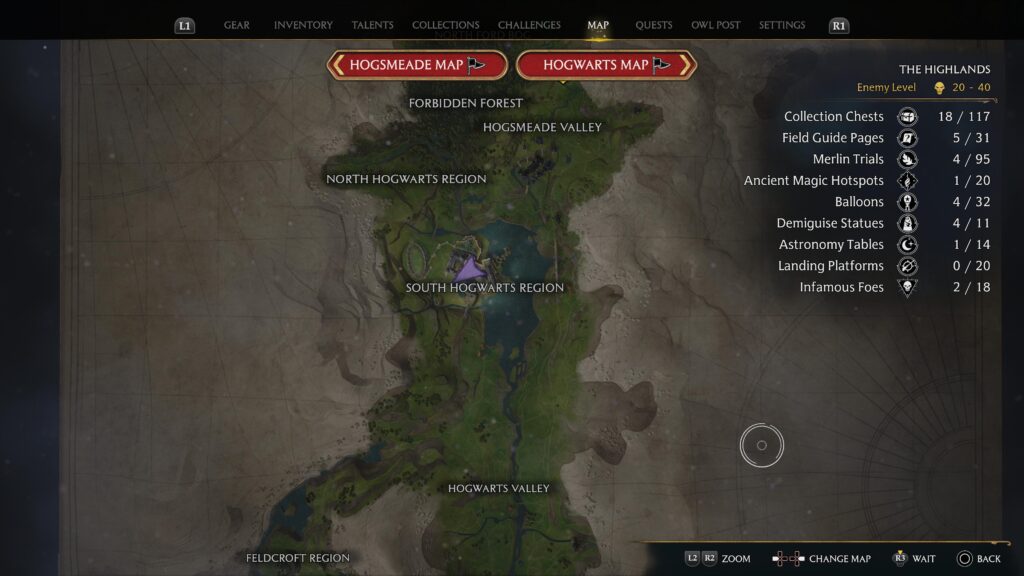Choose the Hogsmeade Valley region label

[x=542, y=127]
